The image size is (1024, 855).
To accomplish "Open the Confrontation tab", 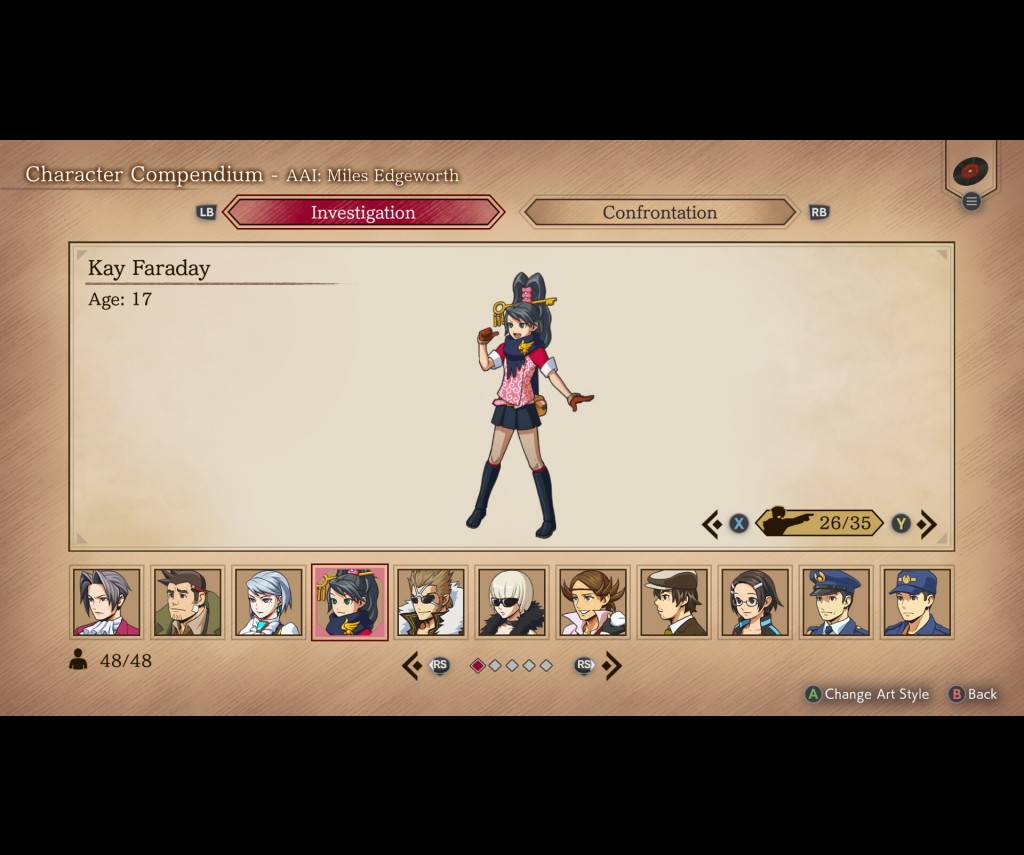I will click(659, 212).
